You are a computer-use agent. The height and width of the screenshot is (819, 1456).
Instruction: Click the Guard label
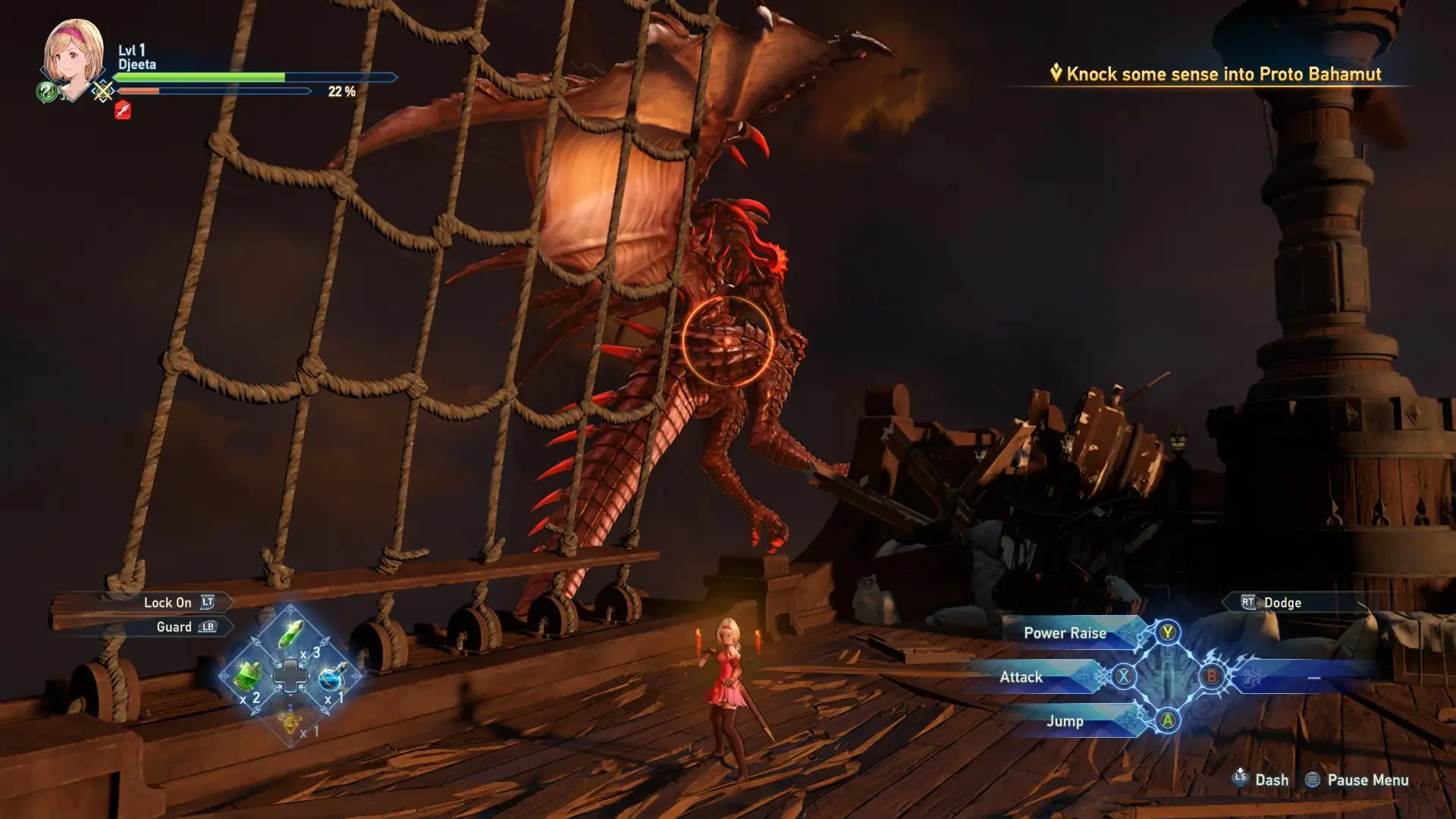pos(174,627)
